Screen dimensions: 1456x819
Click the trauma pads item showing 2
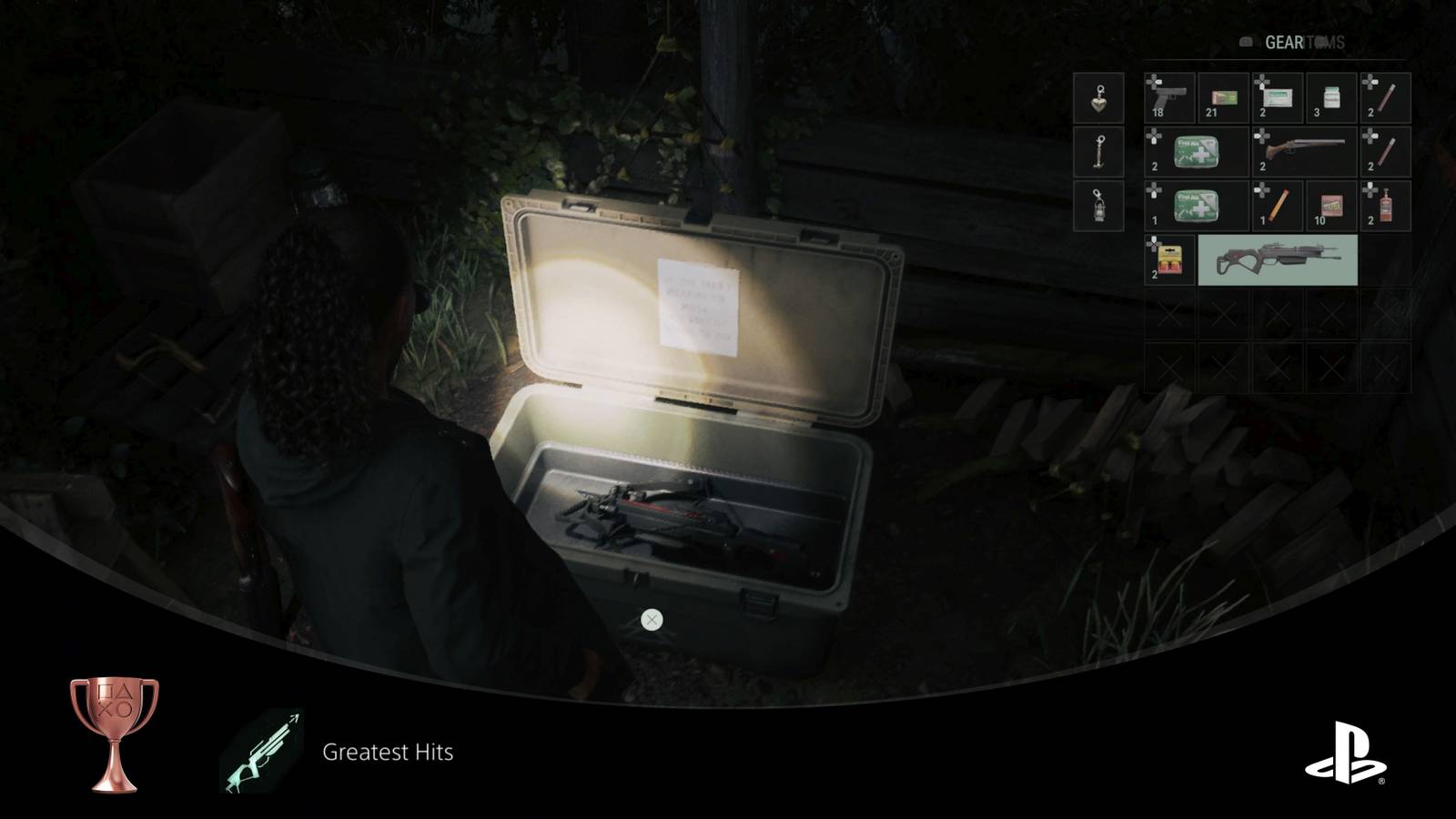click(1278, 98)
